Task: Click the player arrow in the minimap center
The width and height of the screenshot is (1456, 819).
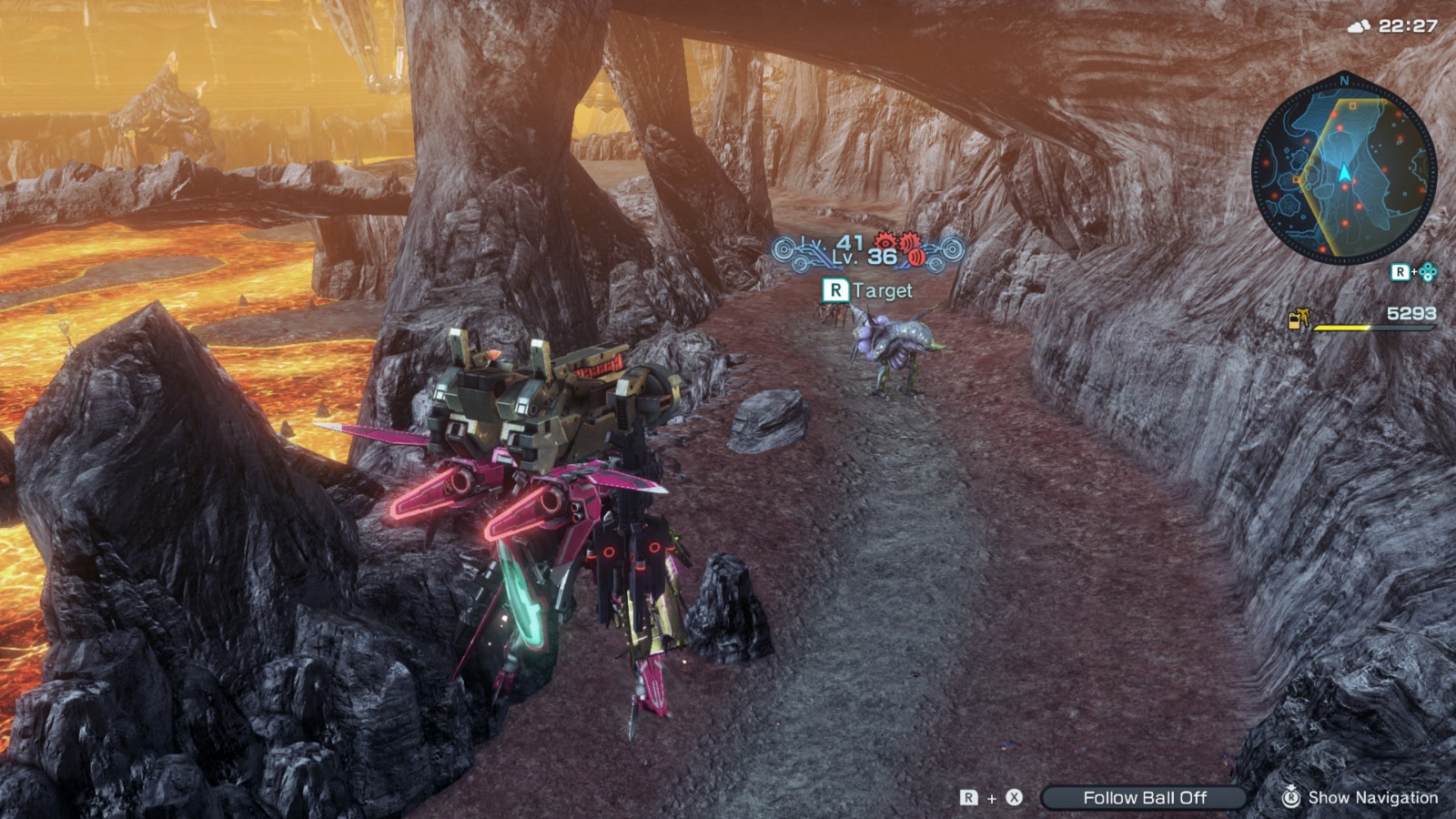Action: 1344,173
